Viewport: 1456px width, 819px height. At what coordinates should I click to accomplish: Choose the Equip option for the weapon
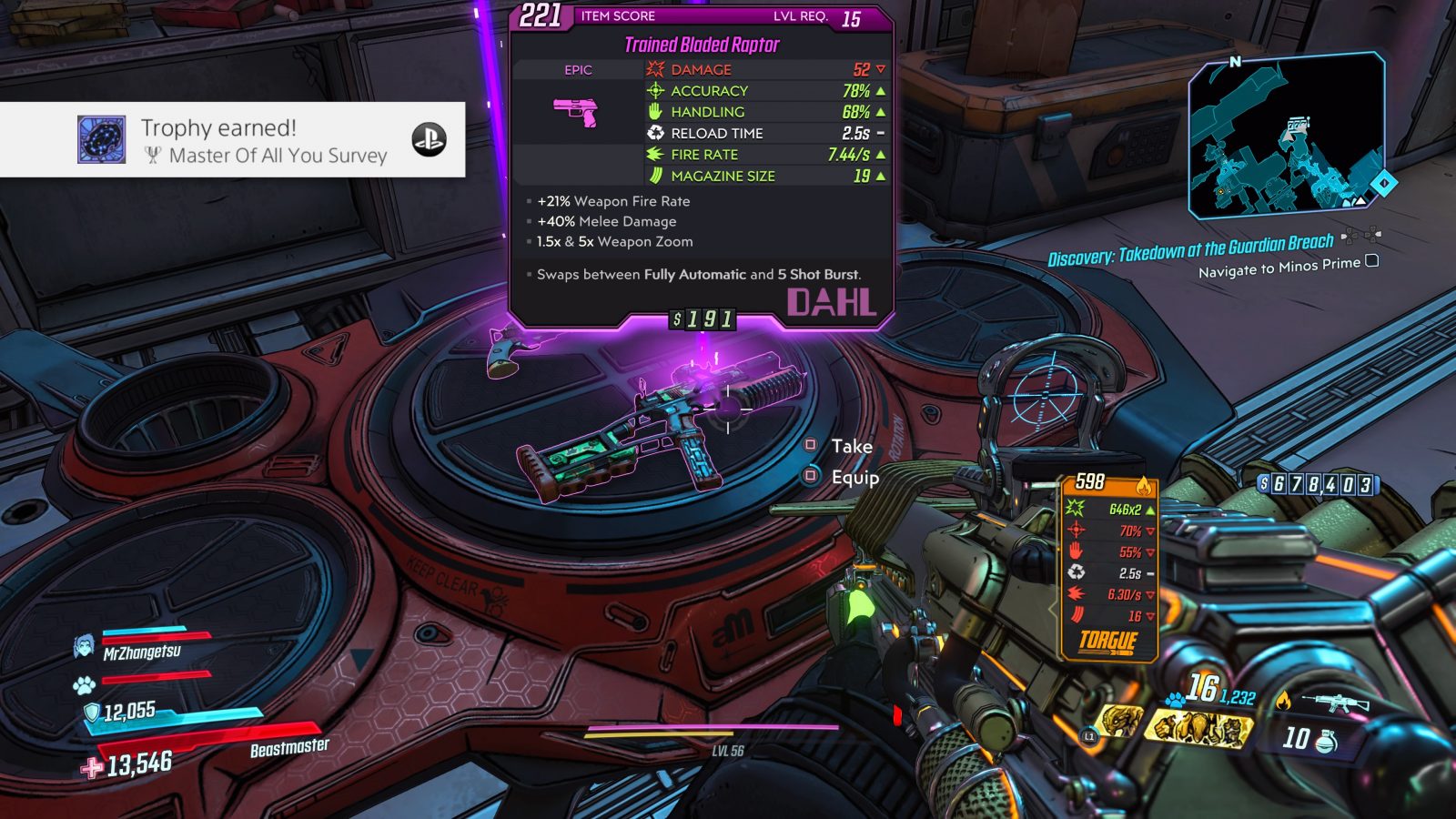click(x=854, y=477)
